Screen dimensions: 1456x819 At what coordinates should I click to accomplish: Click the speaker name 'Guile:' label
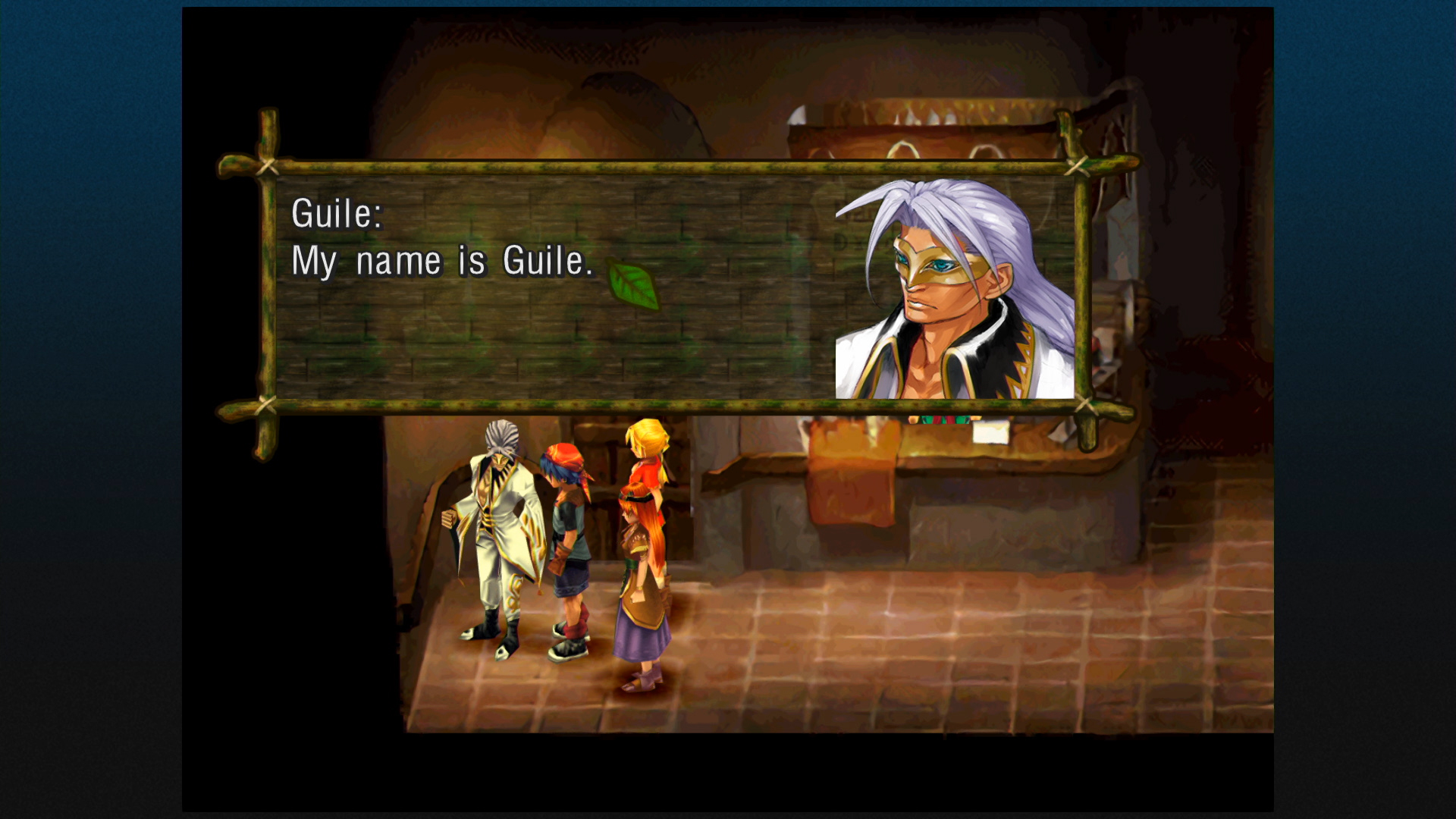pyautogui.click(x=339, y=215)
